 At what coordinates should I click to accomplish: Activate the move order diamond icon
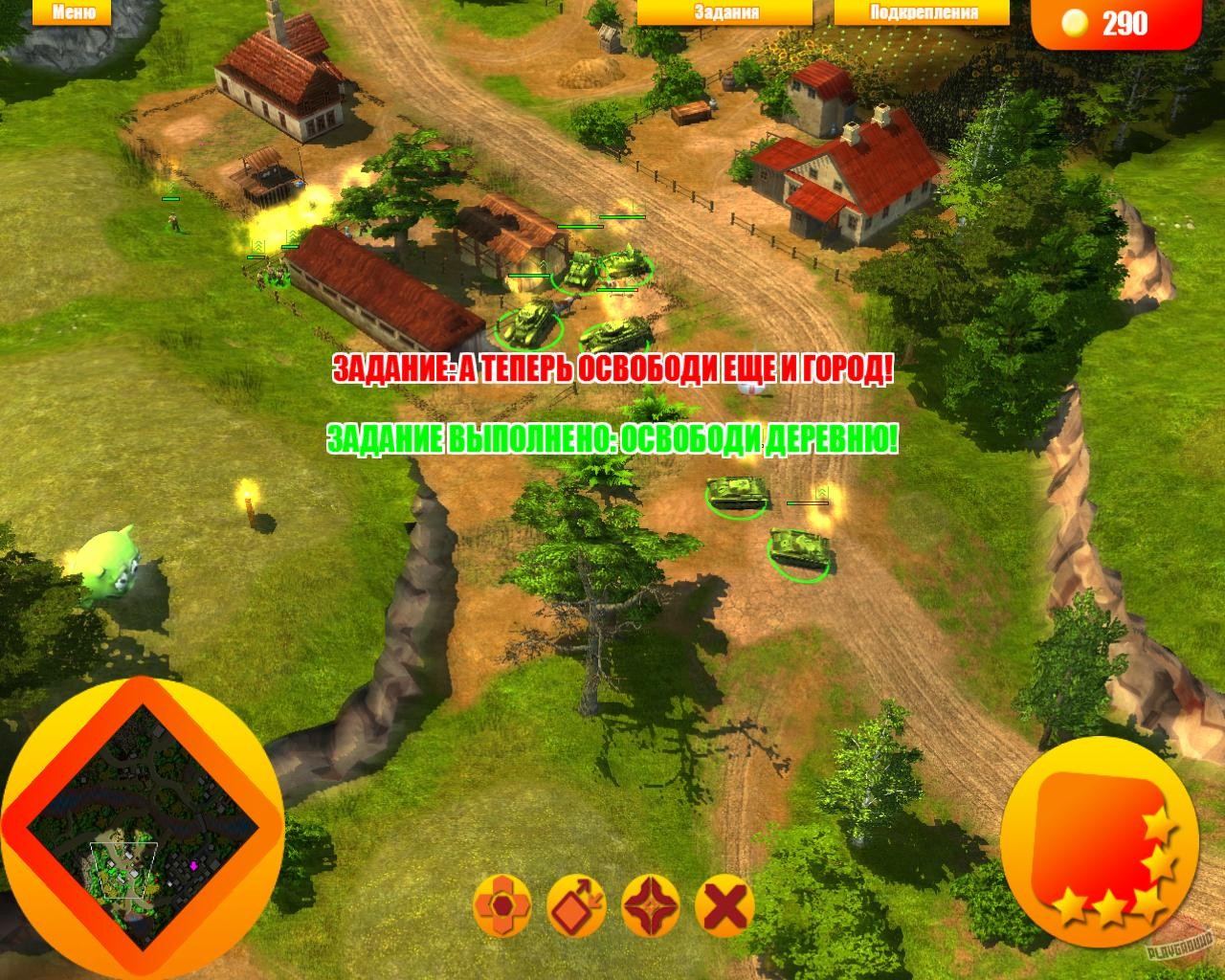coord(575,903)
